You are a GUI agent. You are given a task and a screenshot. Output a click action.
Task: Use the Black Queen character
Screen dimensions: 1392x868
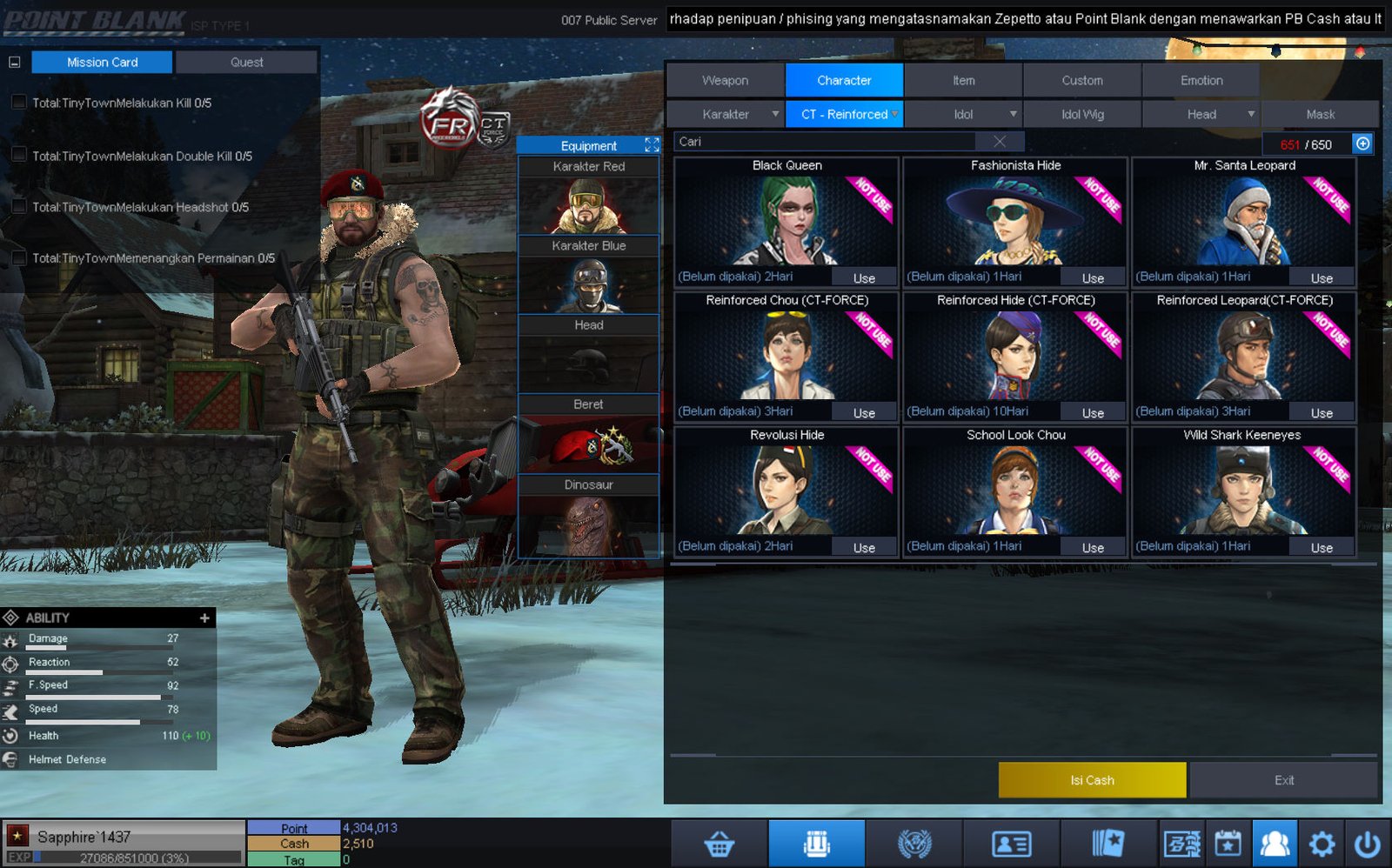click(864, 278)
